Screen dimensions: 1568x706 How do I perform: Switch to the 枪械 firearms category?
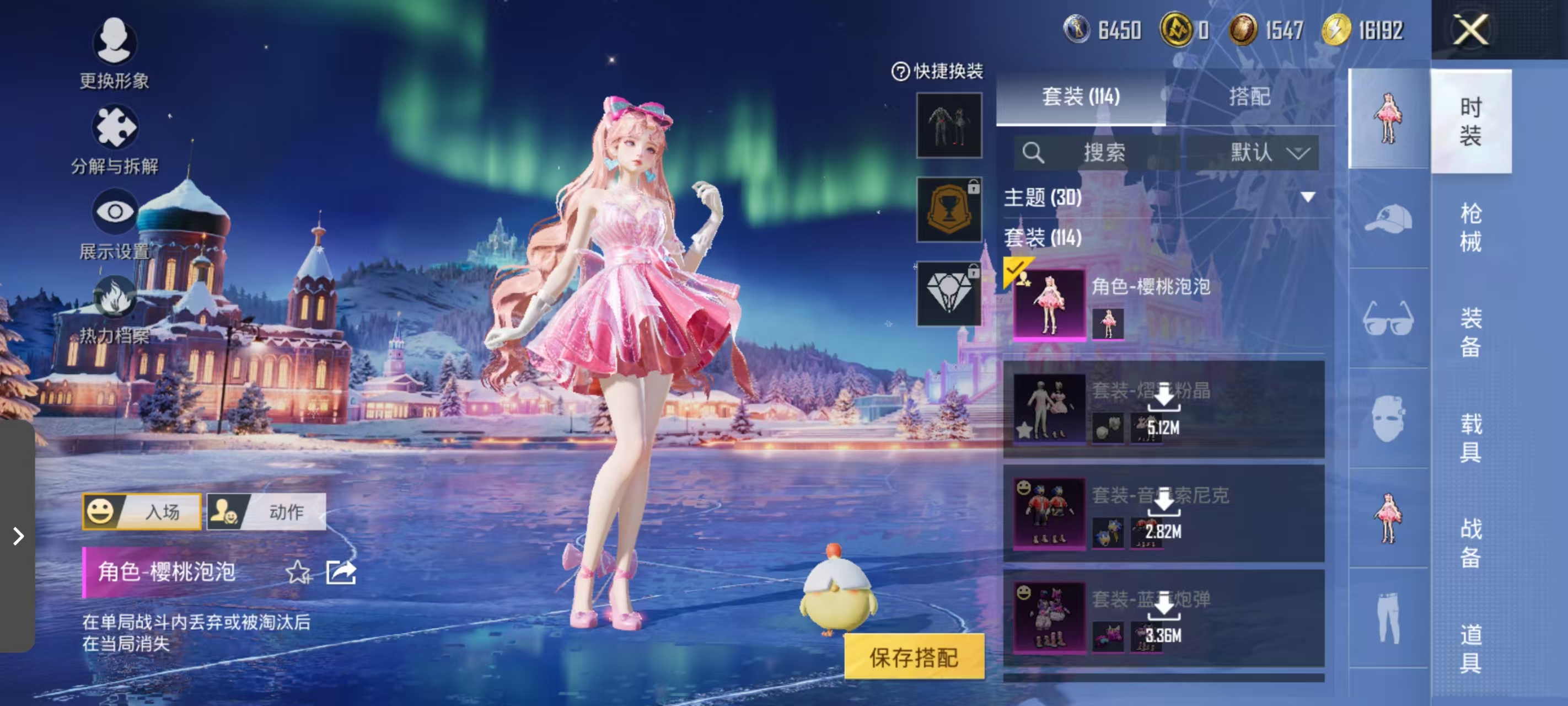[x=1470, y=227]
